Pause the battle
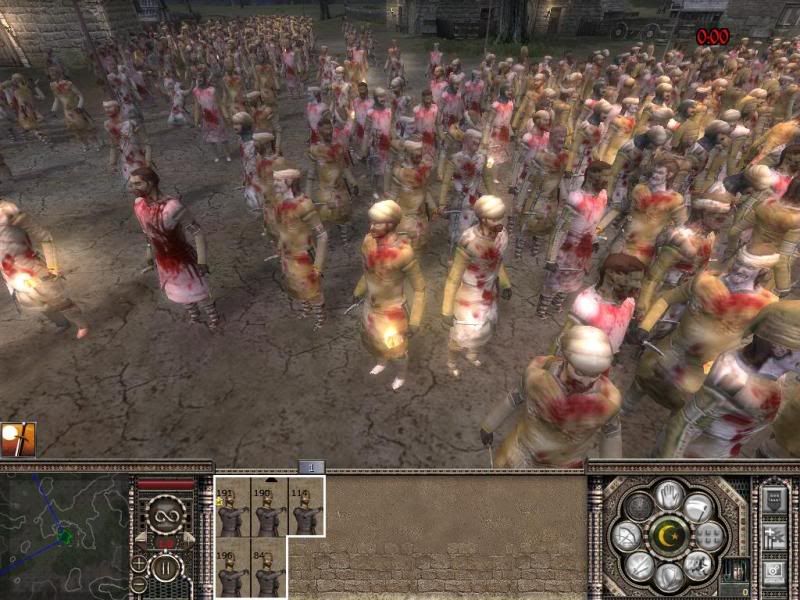Viewport: 800px width, 600px height. pos(165,567)
